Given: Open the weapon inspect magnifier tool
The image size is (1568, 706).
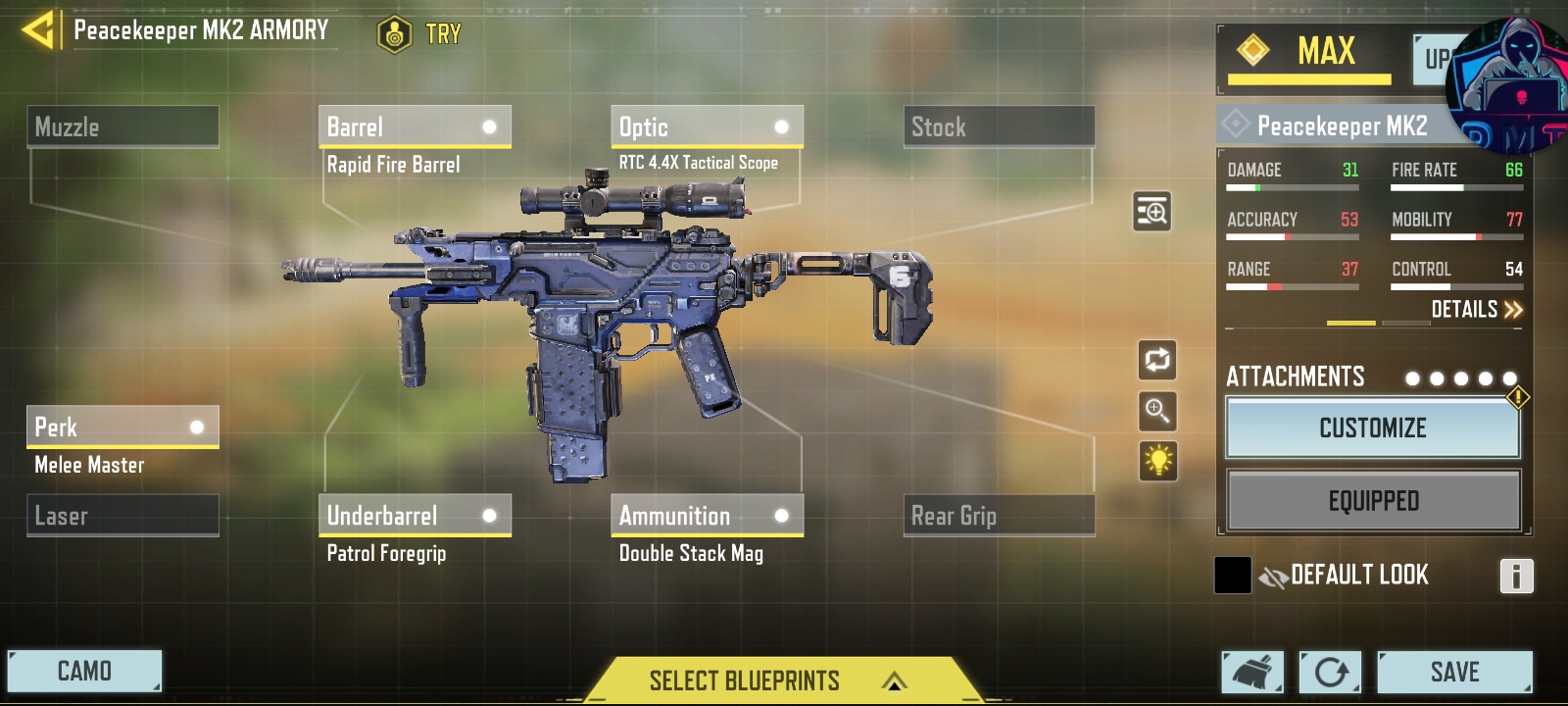Looking at the screenshot, I should coord(1152,212).
